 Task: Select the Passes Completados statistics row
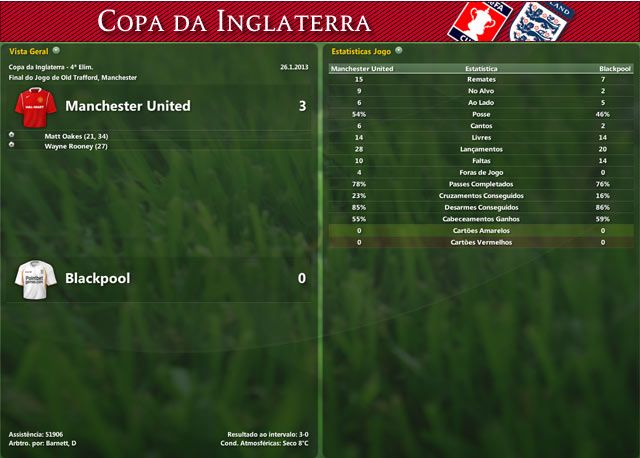tap(481, 184)
